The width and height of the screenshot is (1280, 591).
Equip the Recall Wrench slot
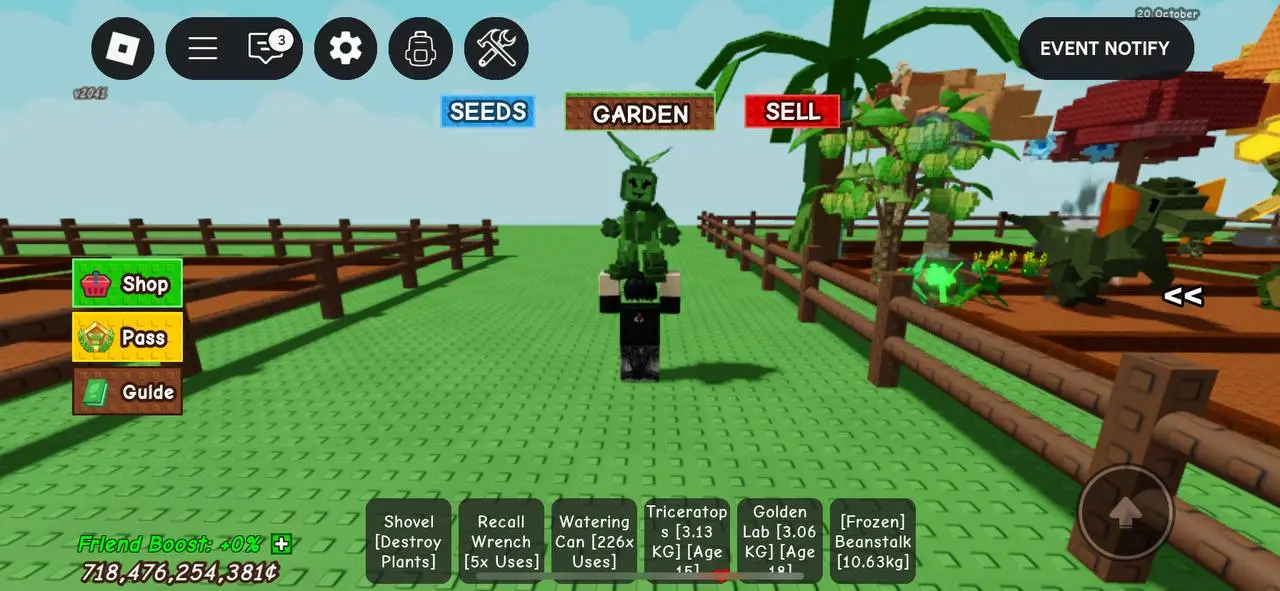501,541
